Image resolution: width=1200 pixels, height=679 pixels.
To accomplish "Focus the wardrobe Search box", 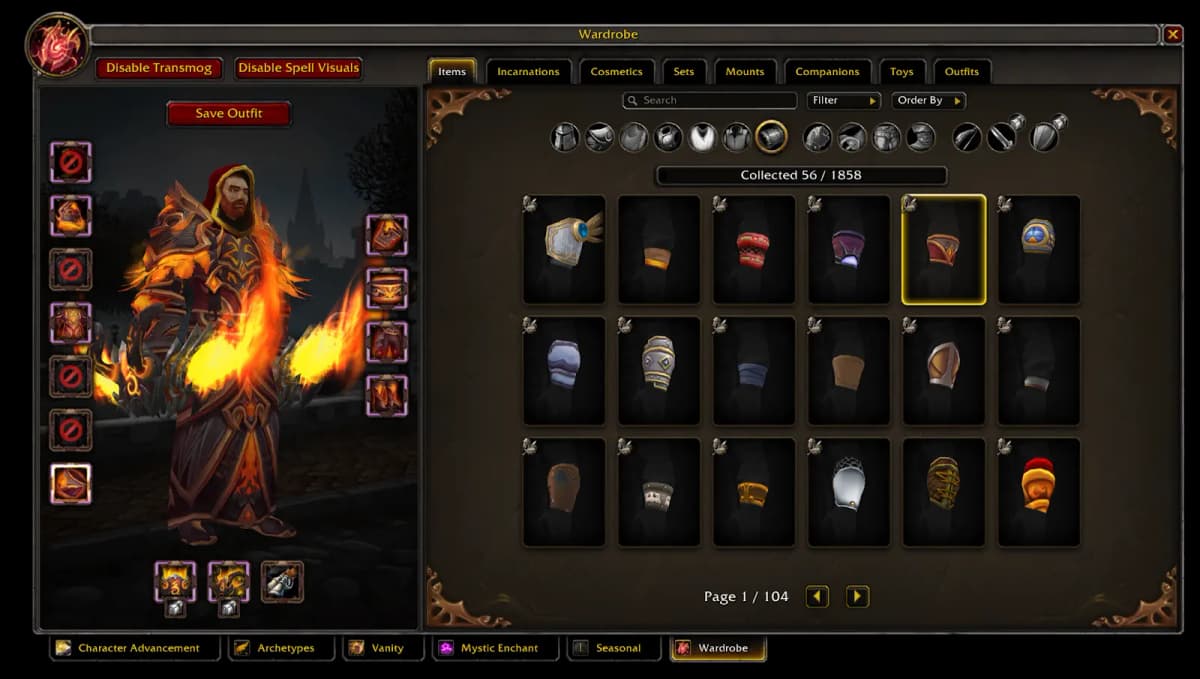I will tap(711, 101).
